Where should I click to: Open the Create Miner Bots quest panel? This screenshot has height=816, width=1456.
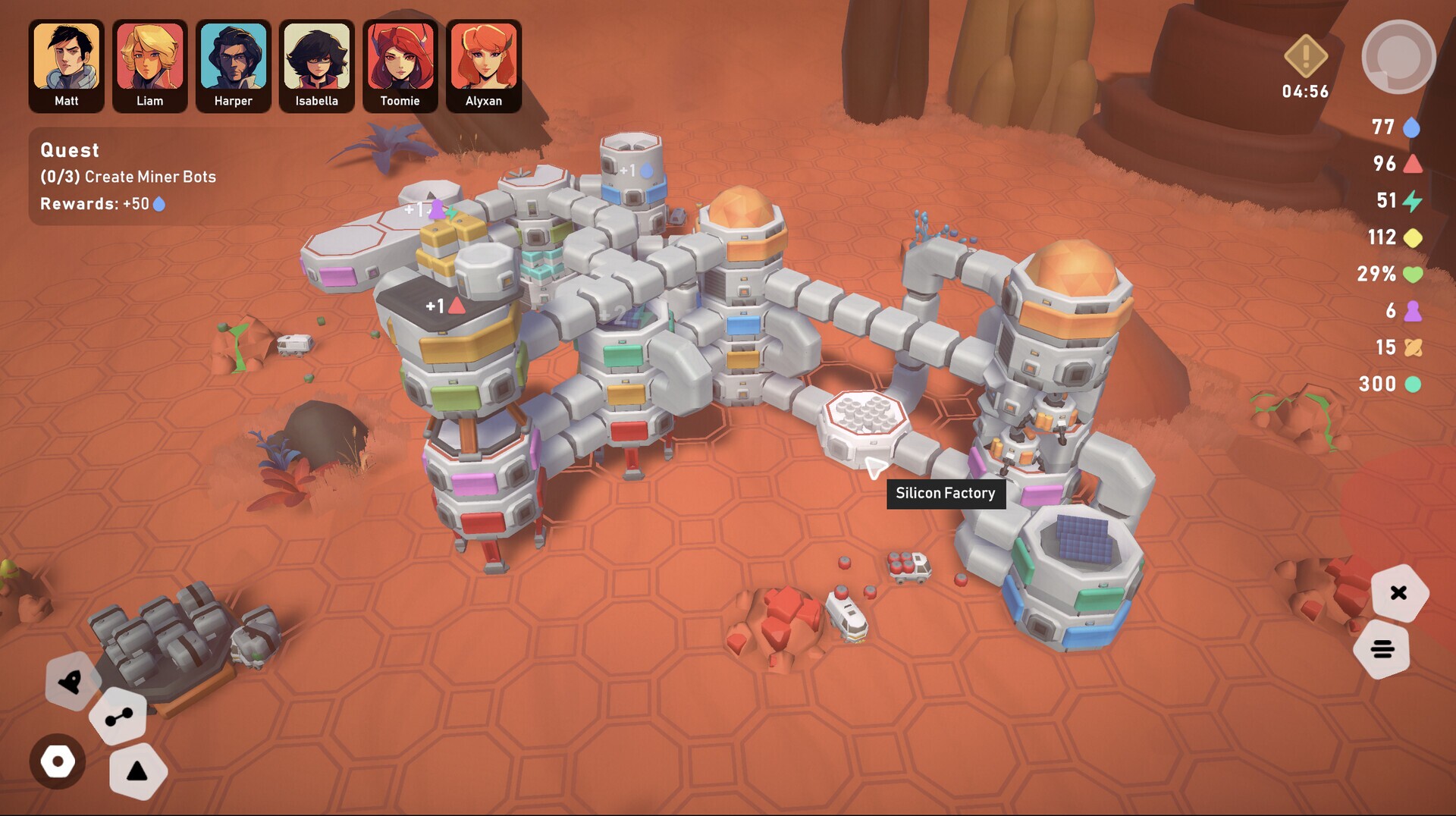[127, 176]
